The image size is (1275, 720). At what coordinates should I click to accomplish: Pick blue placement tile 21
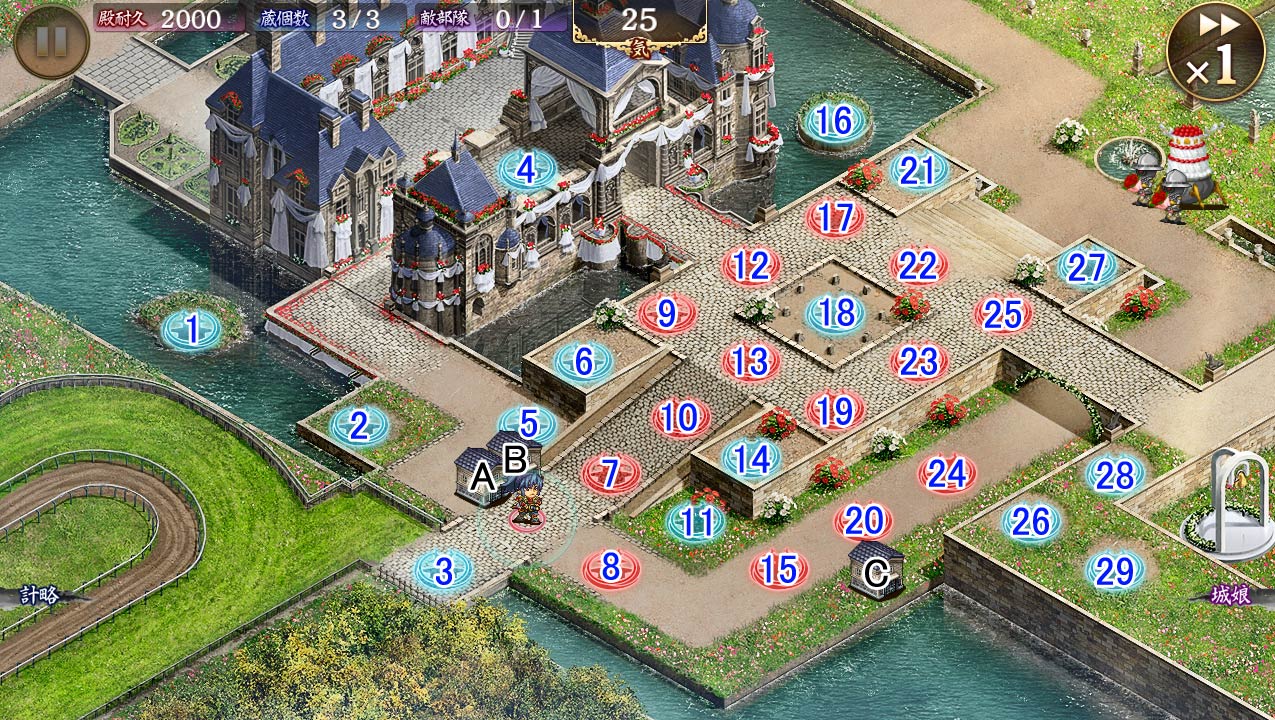click(917, 171)
